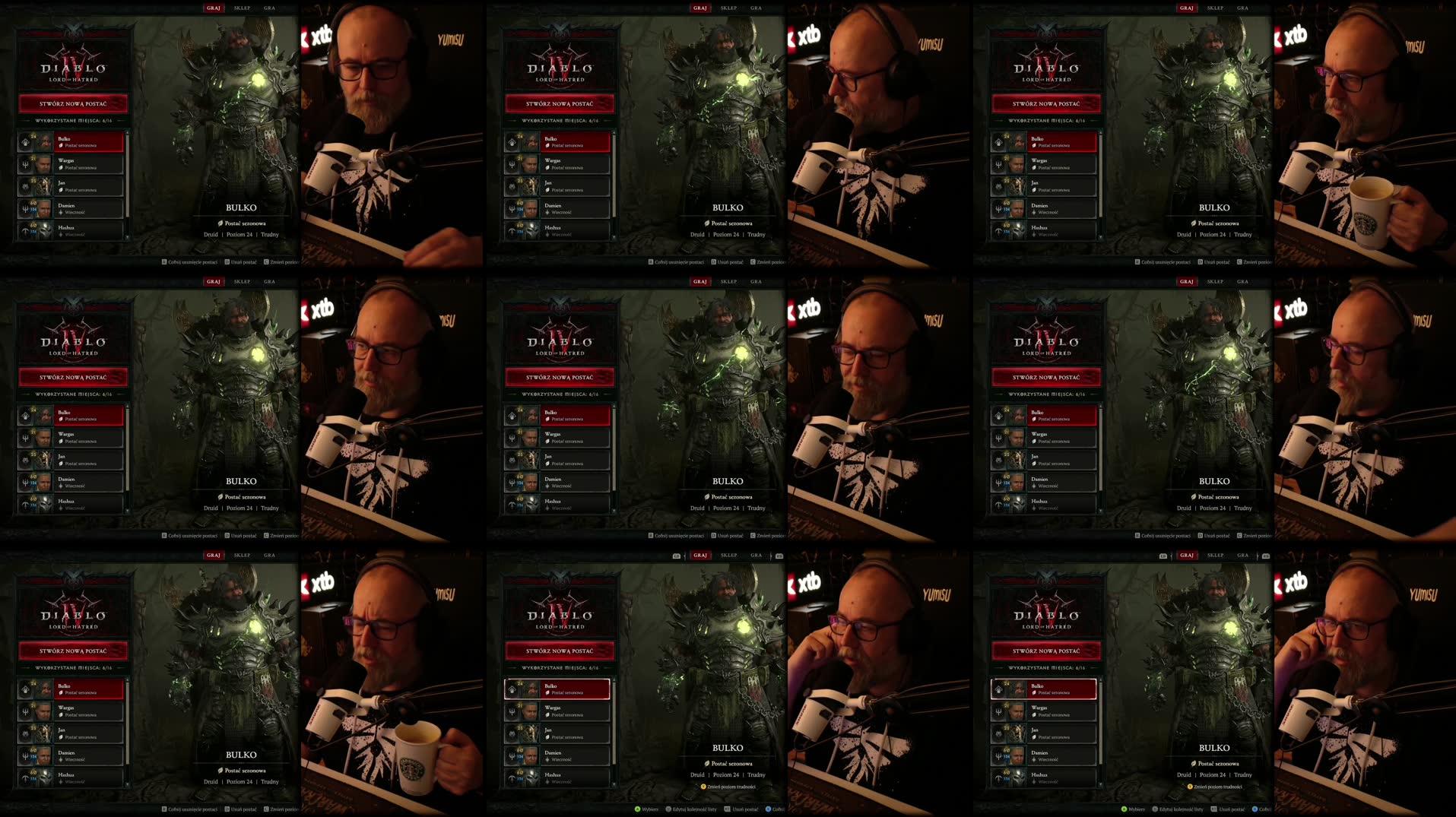Switch to the SKLEP tab
Viewport: 1456px width, 817px height.
pos(728,555)
